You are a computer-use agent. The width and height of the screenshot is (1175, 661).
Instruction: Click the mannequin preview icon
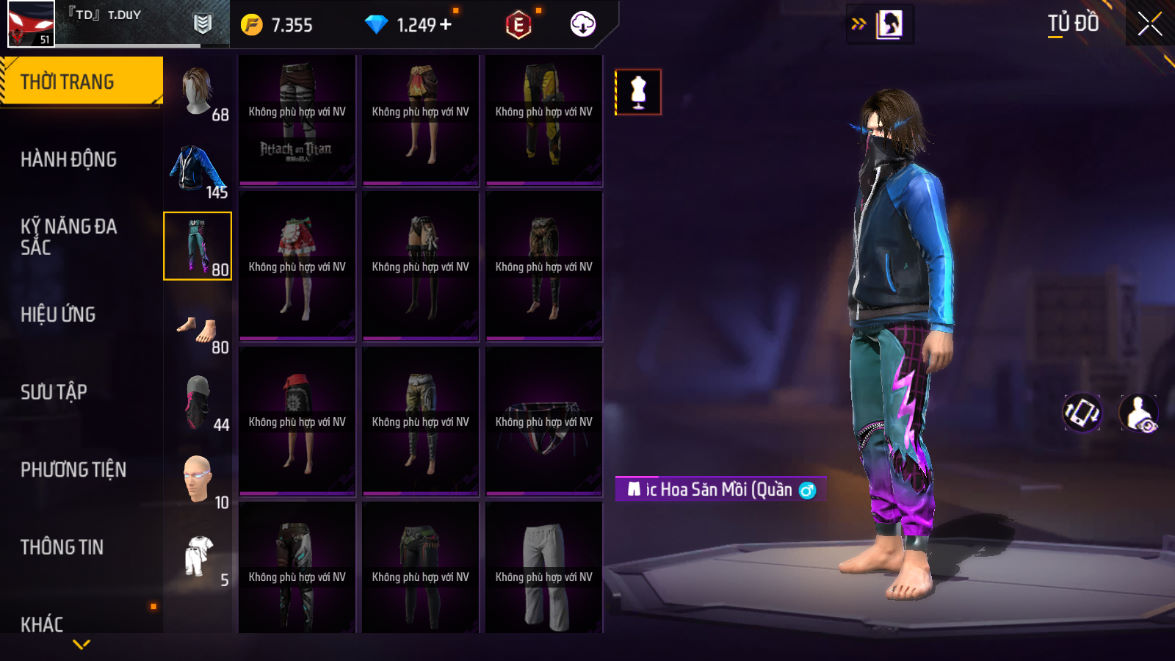[638, 92]
